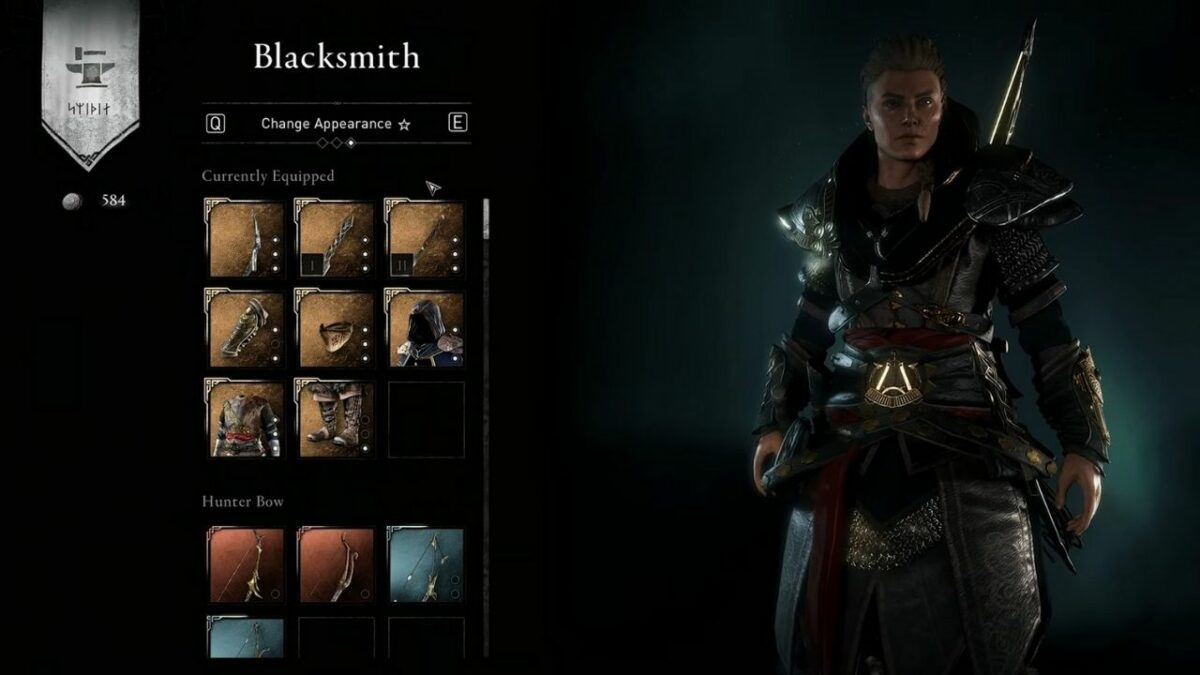
Task: Select the partially visible blue bow at list bottom
Action: click(x=246, y=637)
